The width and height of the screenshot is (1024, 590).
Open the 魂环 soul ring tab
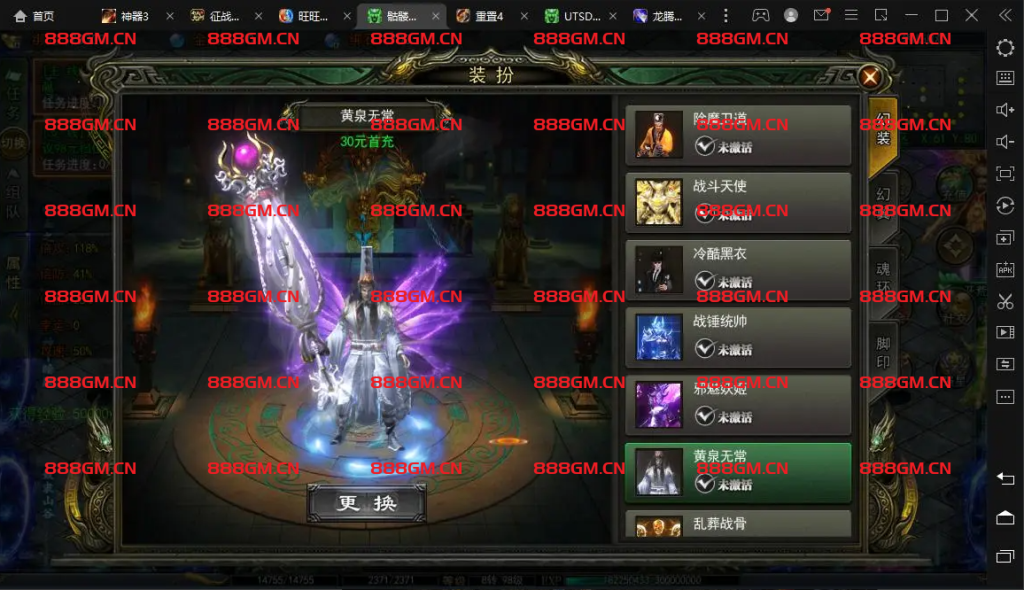[x=882, y=279]
